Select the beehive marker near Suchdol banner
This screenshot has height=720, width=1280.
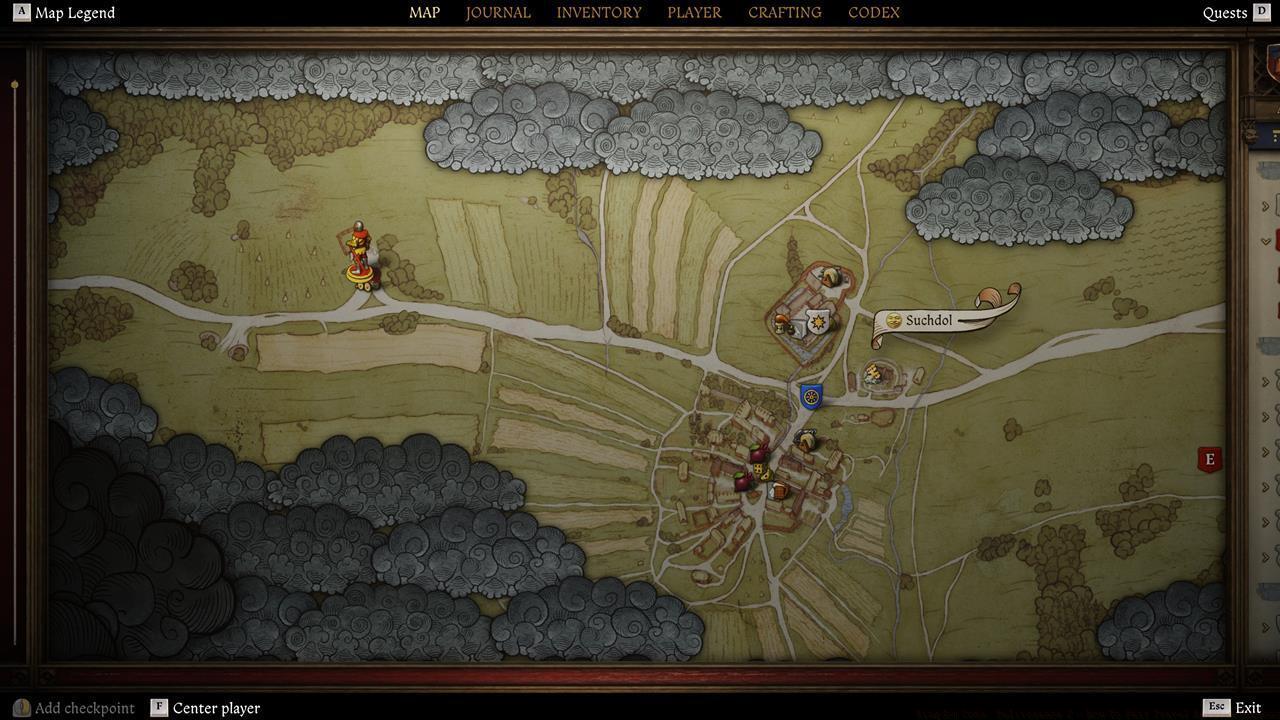click(874, 374)
